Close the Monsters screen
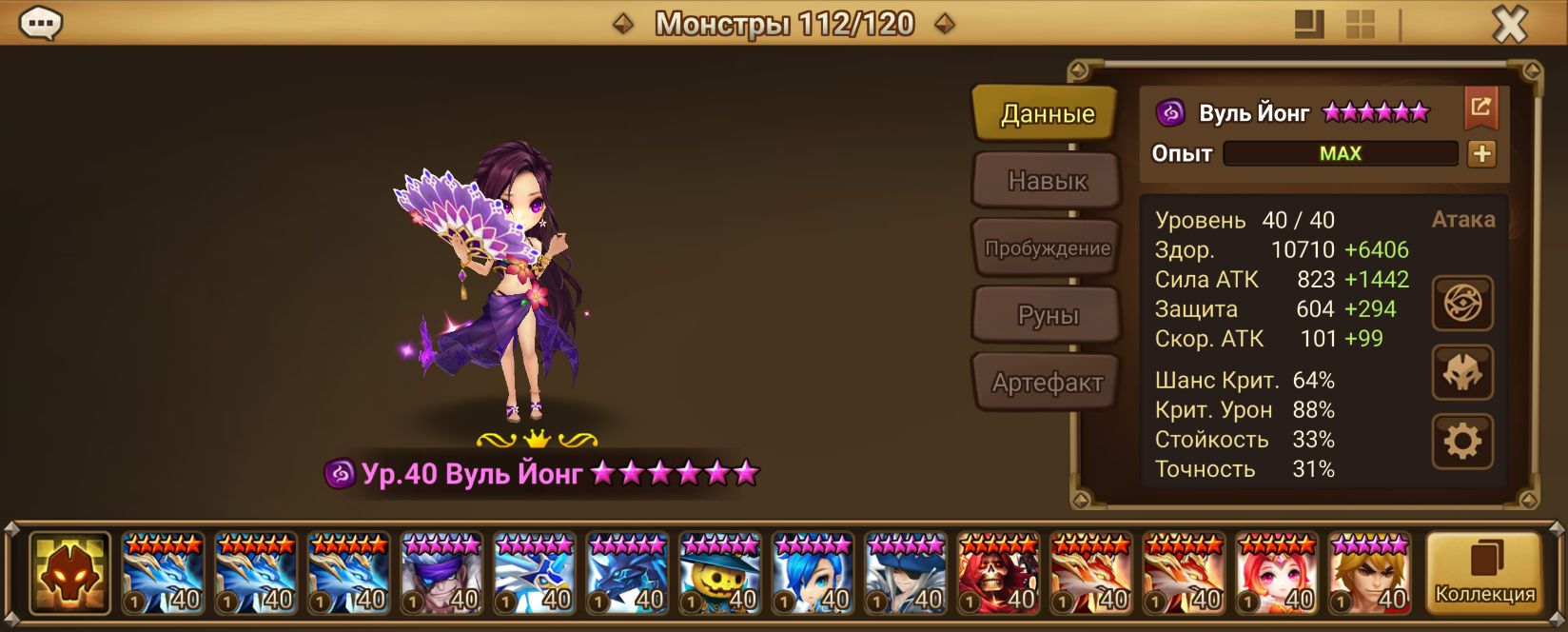This screenshot has height=632, width=1568. [1509, 25]
